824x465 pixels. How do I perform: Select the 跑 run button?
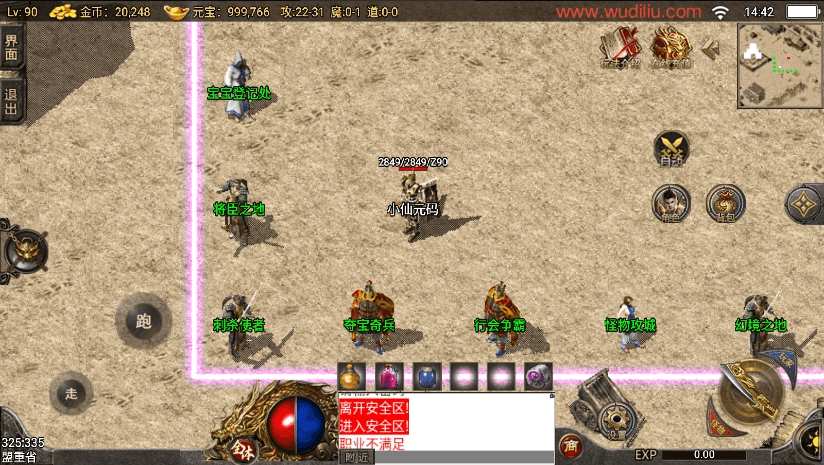143,322
